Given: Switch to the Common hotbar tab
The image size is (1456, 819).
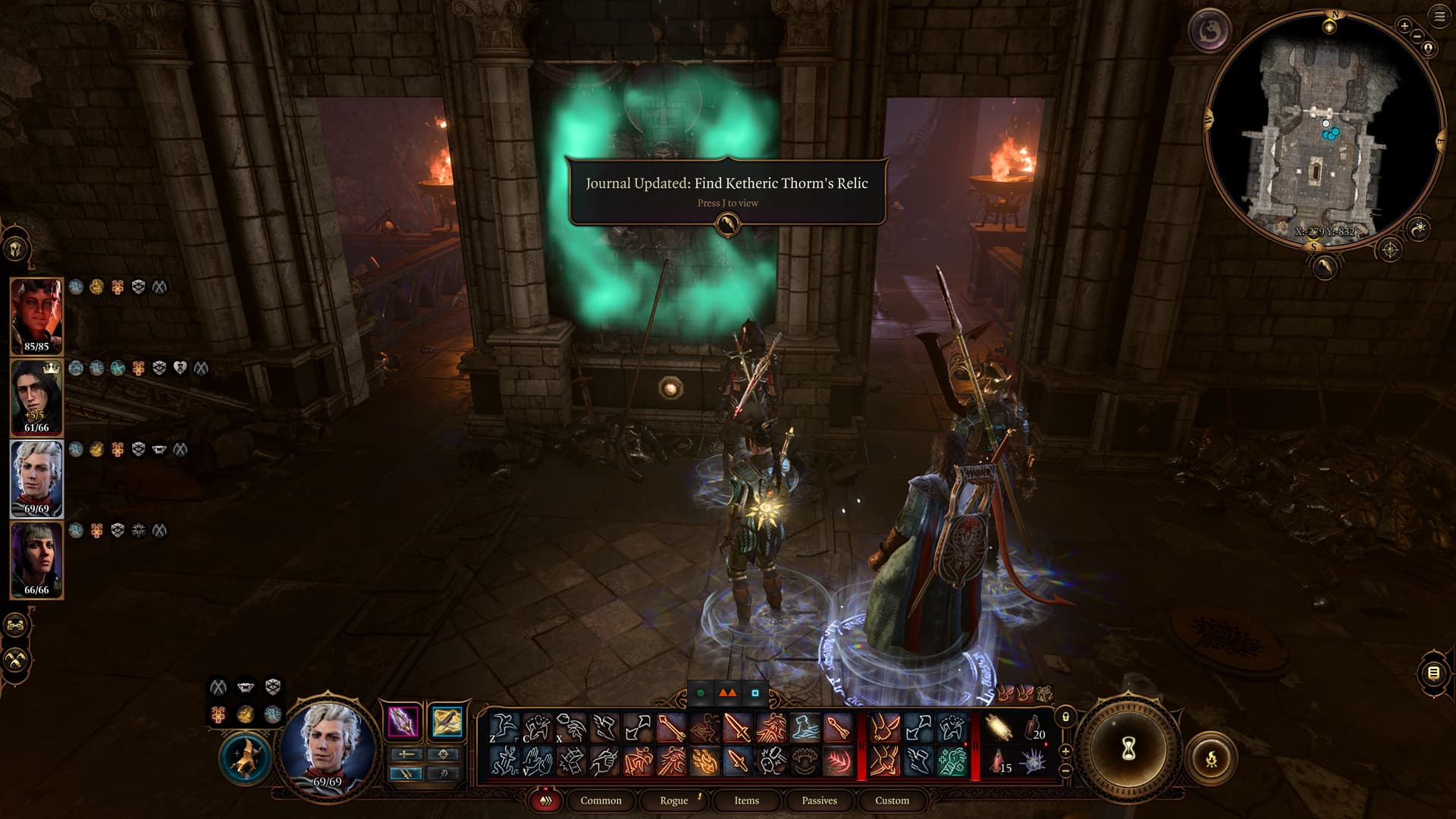Looking at the screenshot, I should pos(601,800).
